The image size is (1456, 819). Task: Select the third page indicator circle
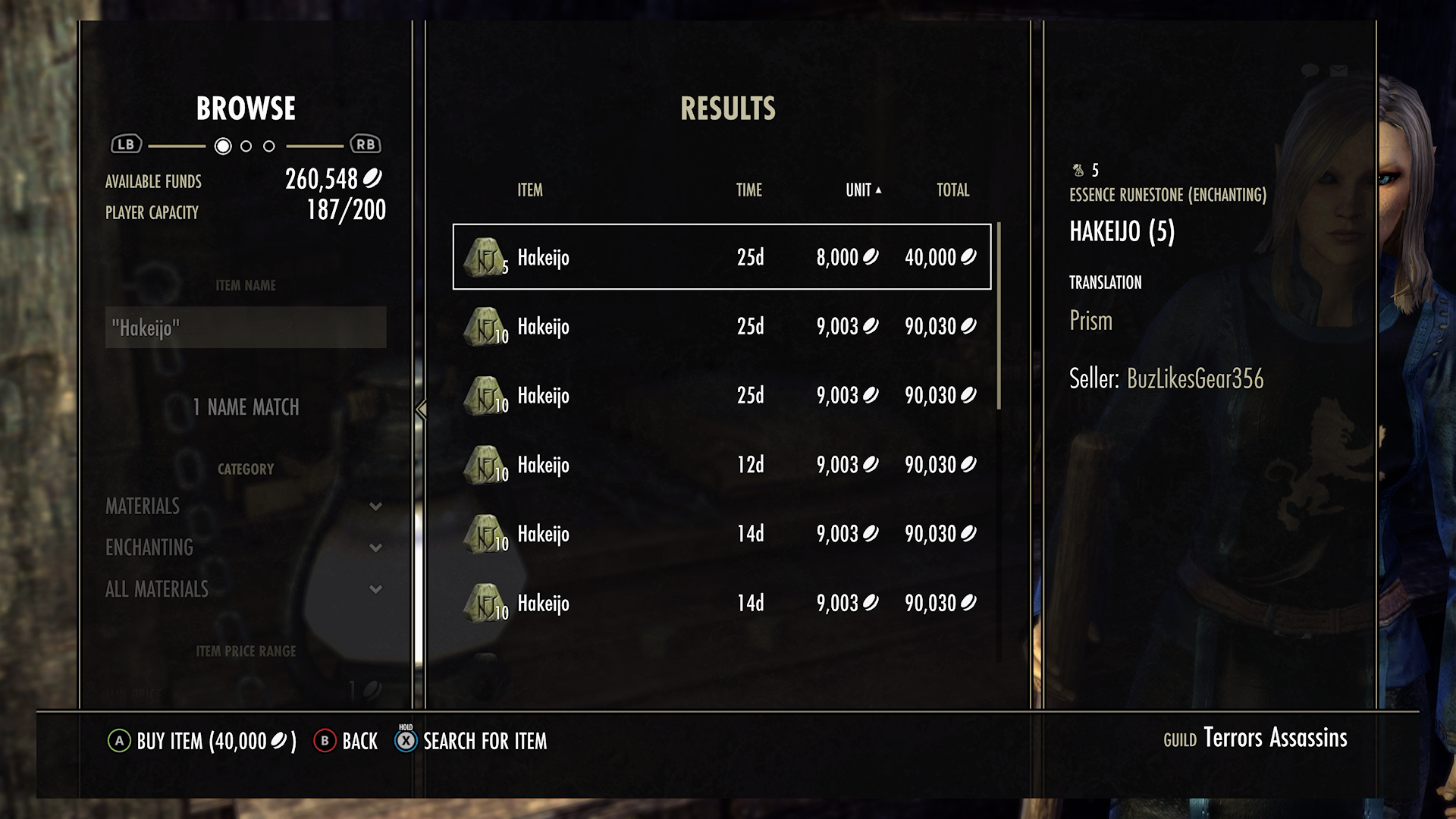pyautogui.click(x=268, y=144)
